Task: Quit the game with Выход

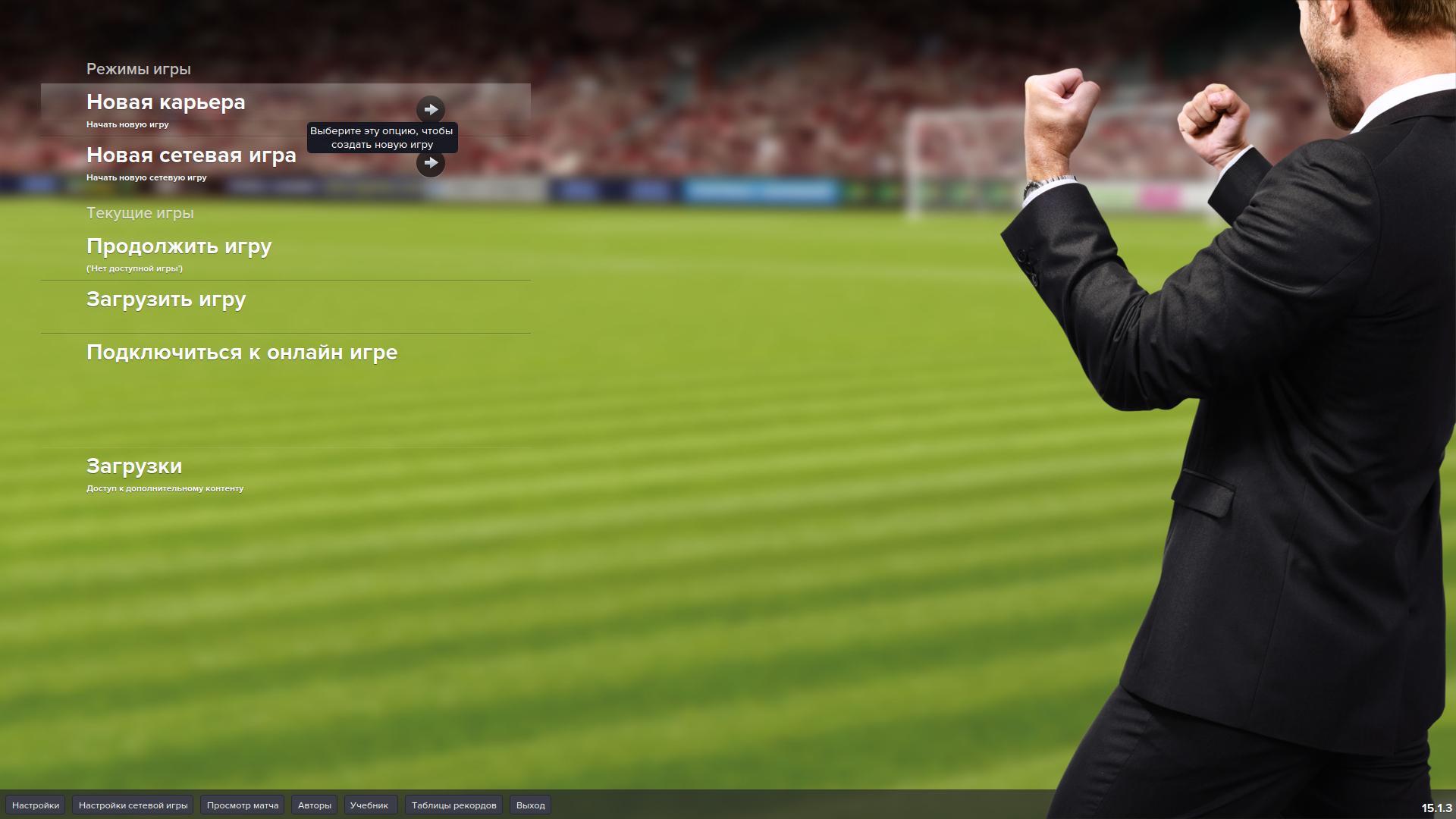Action: (x=531, y=805)
